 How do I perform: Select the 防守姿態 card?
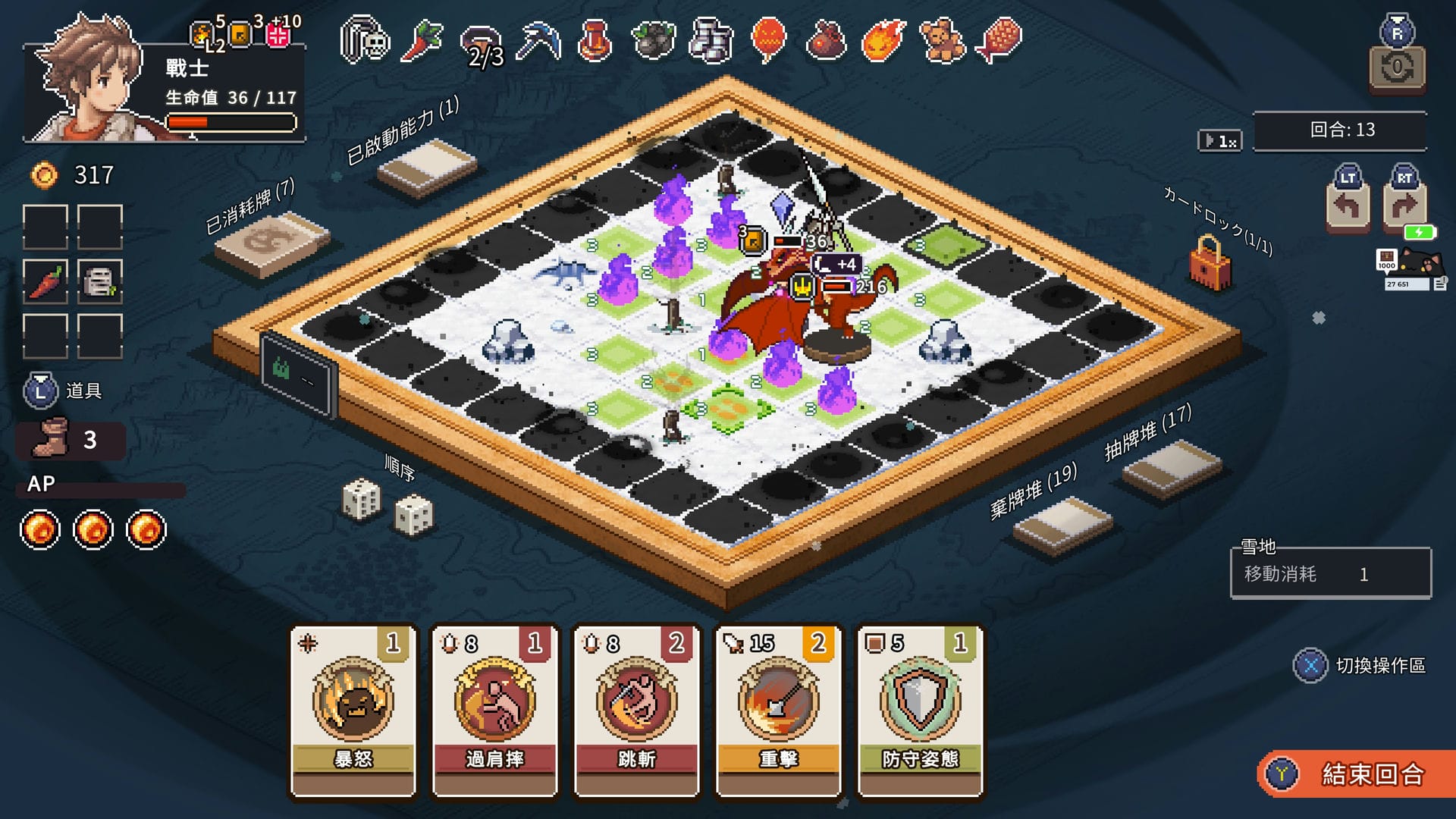[920, 711]
